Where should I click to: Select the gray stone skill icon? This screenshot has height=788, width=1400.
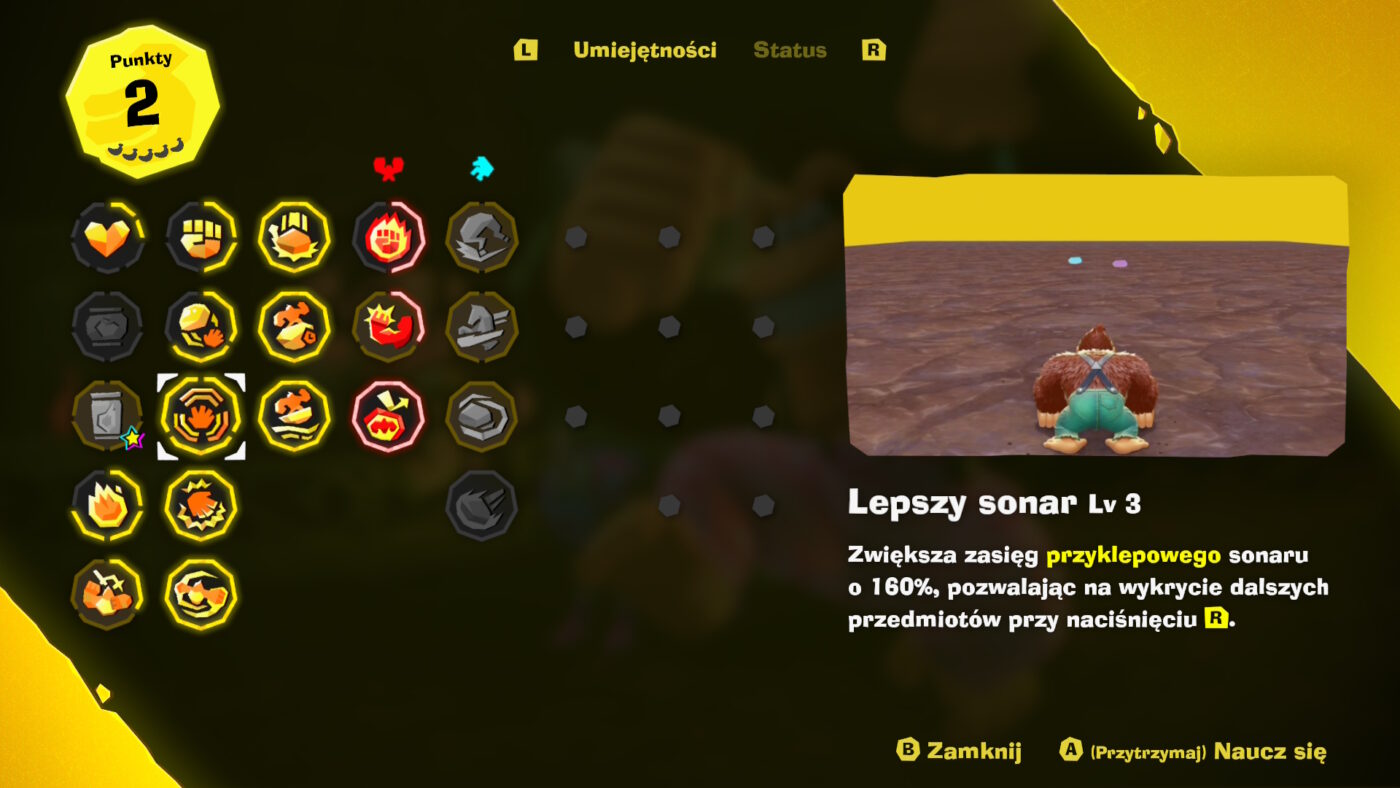click(x=481, y=415)
